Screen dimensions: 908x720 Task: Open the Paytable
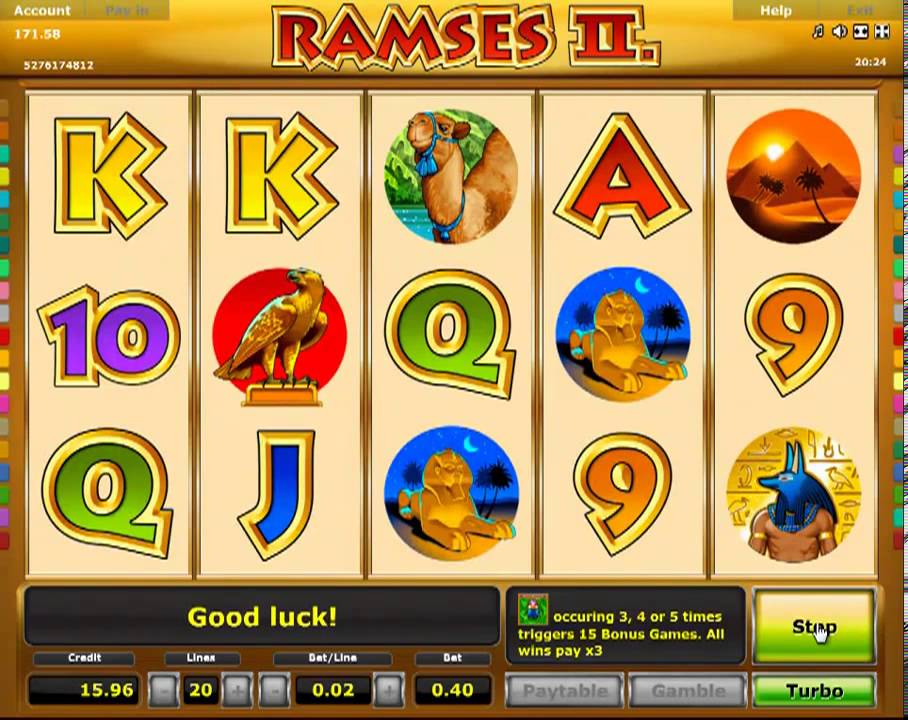(565, 691)
